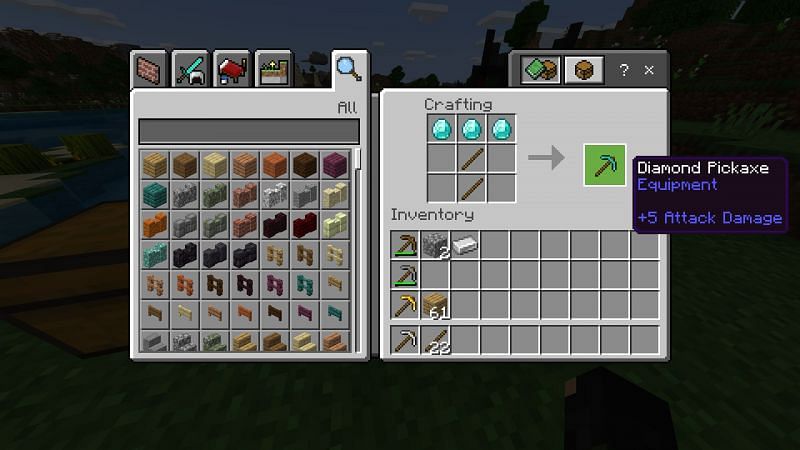Grab the stack of 61 oak planks
The image size is (800, 450).
(435, 305)
